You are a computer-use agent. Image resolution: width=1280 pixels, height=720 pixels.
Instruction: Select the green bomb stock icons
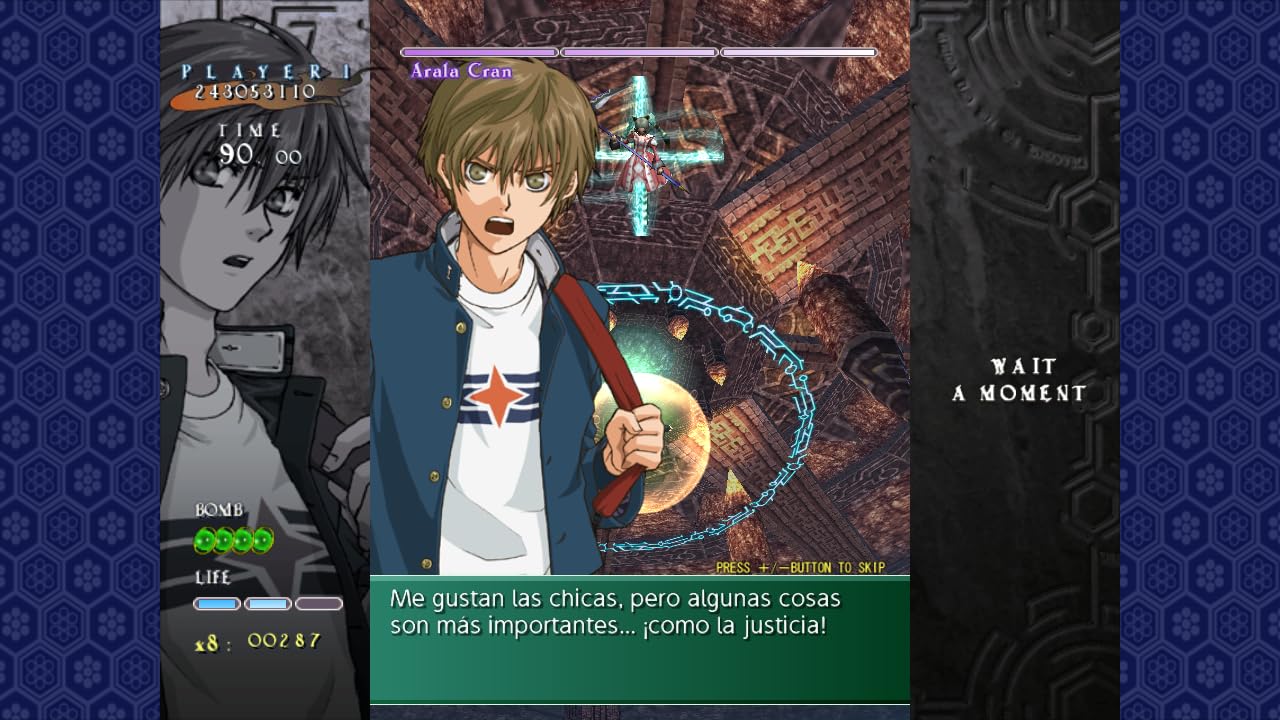coord(233,541)
